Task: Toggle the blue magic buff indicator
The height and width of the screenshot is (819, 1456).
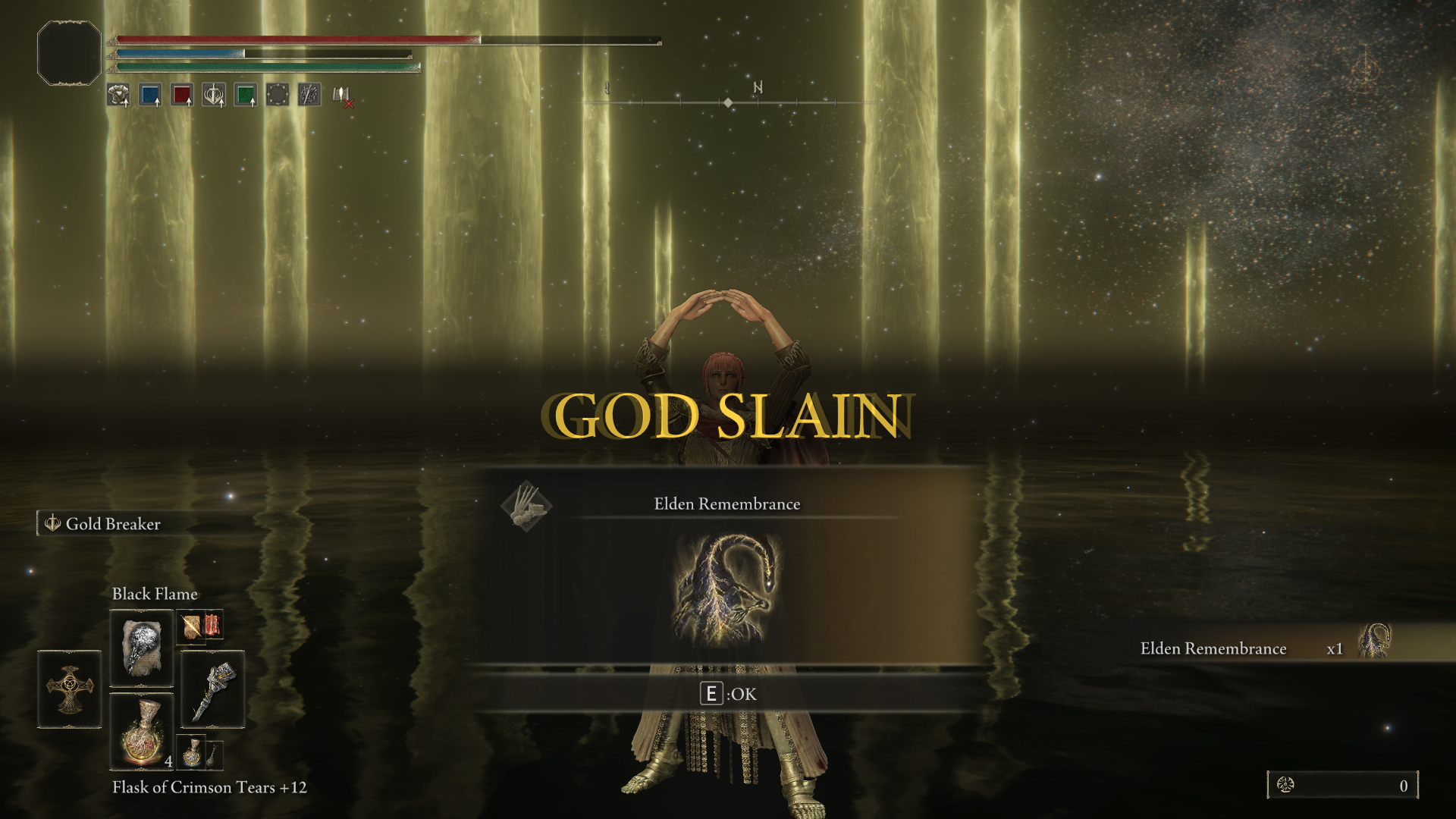Action: pyautogui.click(x=150, y=95)
